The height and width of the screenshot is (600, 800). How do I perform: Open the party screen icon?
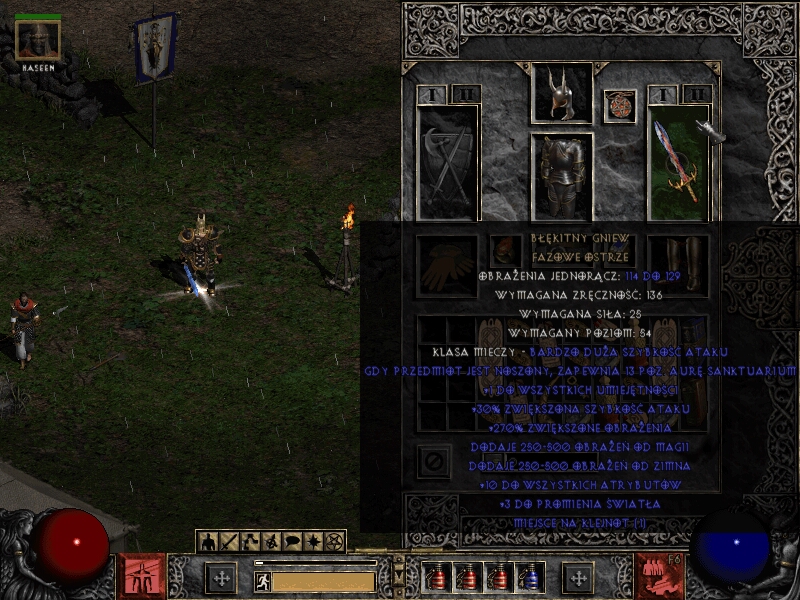[271, 541]
